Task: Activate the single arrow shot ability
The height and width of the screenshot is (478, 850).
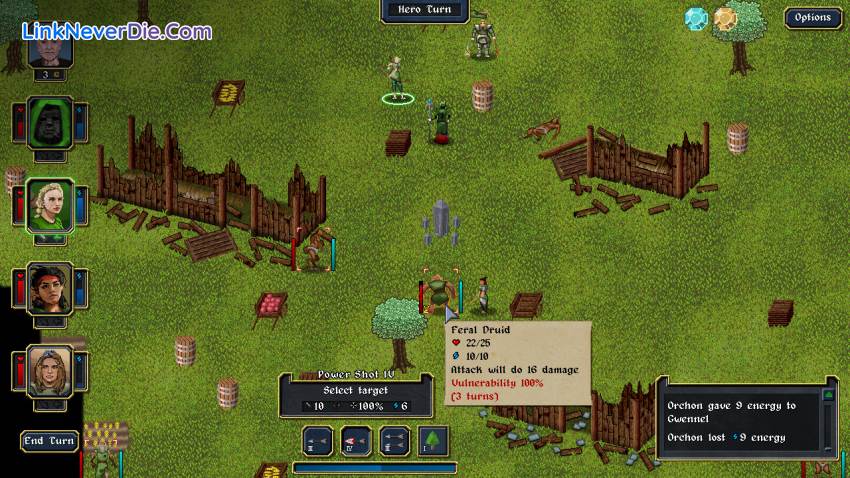Action: click(x=320, y=441)
